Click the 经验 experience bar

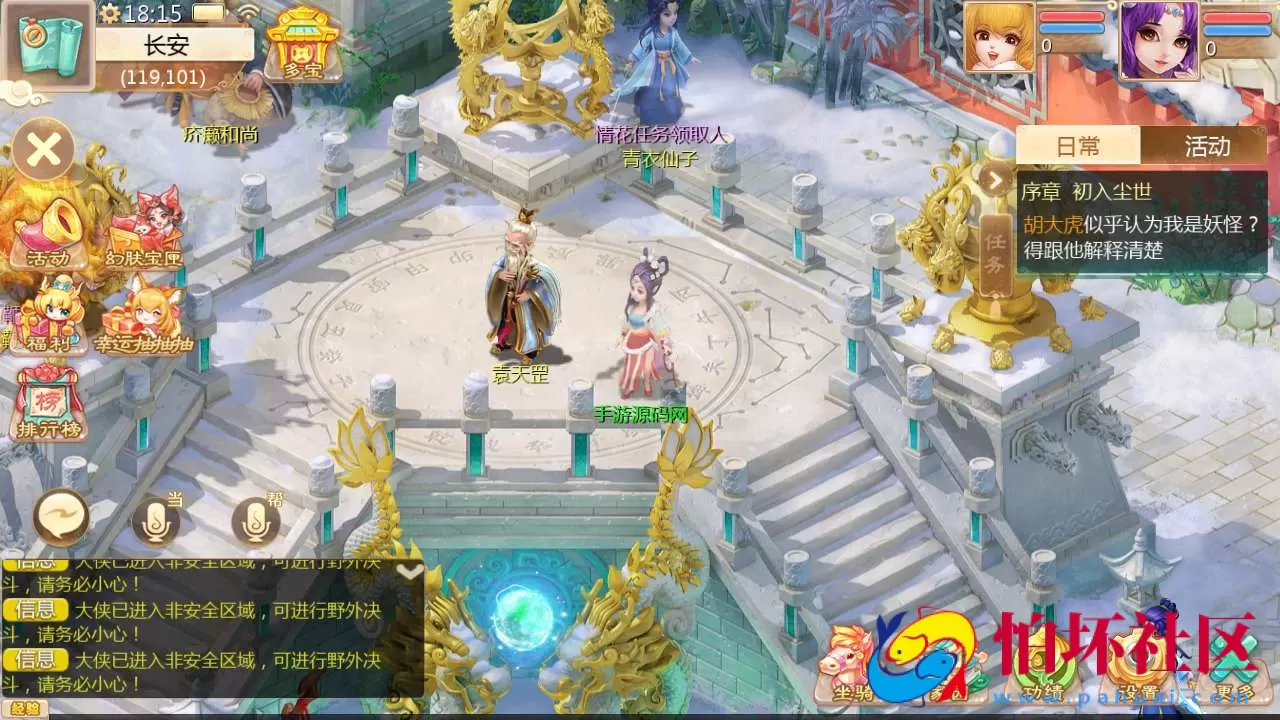27,705
